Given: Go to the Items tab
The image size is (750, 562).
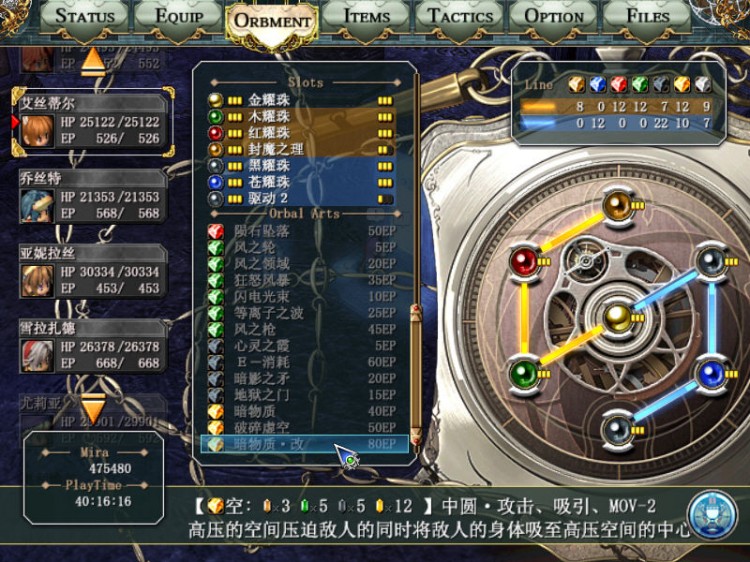Looking at the screenshot, I should [x=366, y=16].
